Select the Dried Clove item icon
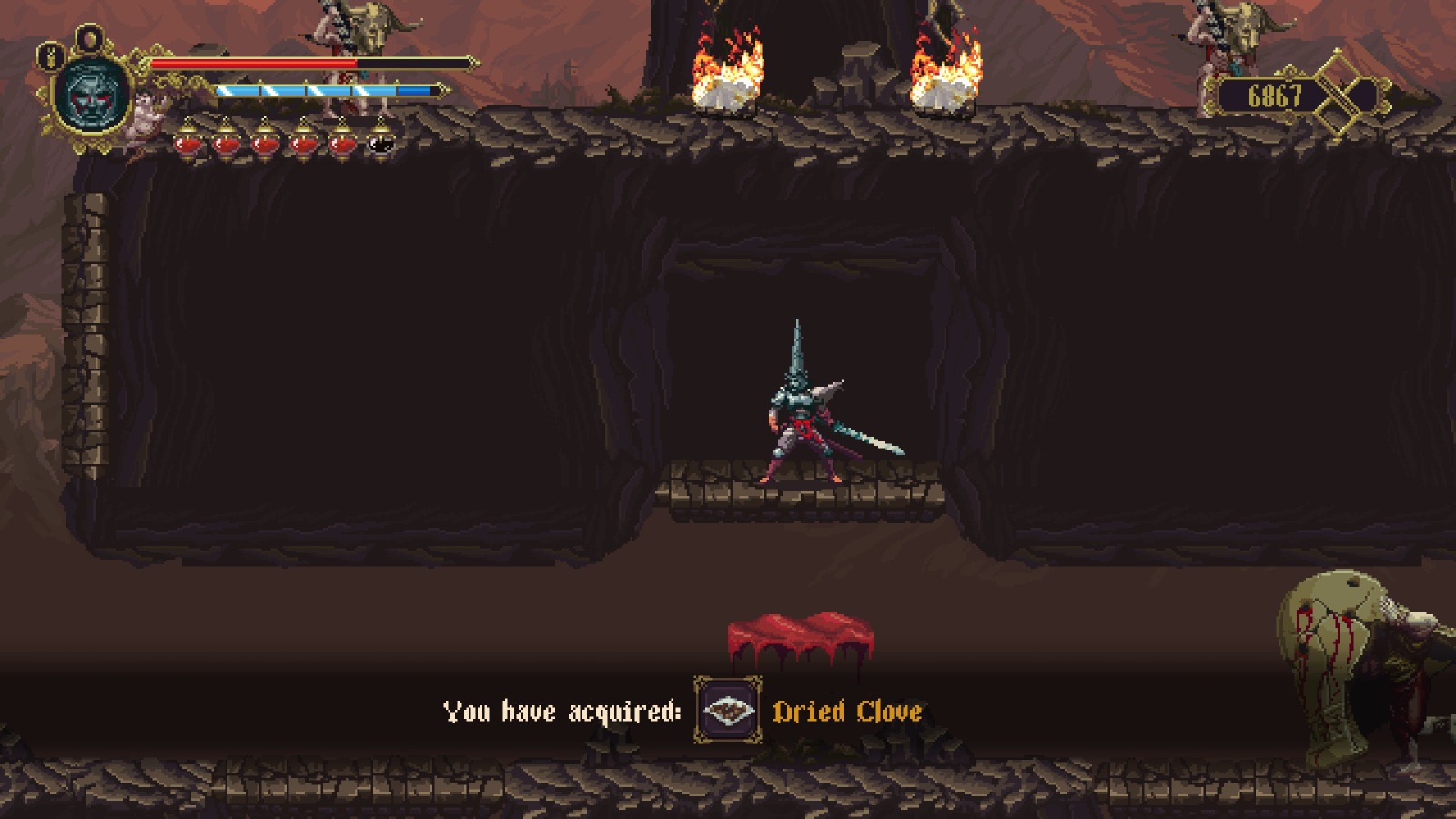 pyautogui.click(x=728, y=710)
